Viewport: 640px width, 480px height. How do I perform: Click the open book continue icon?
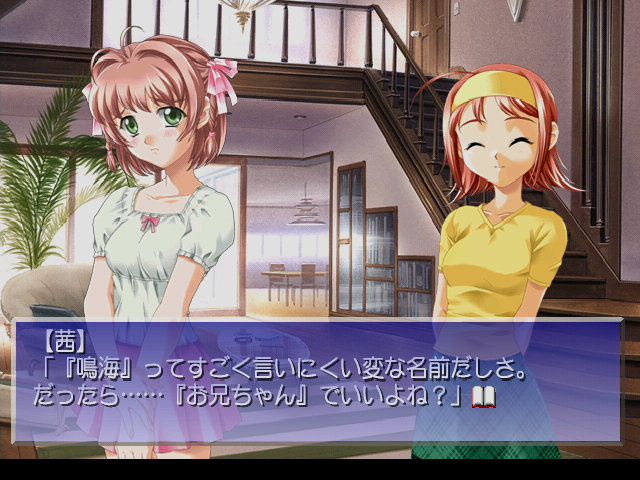[x=484, y=397]
